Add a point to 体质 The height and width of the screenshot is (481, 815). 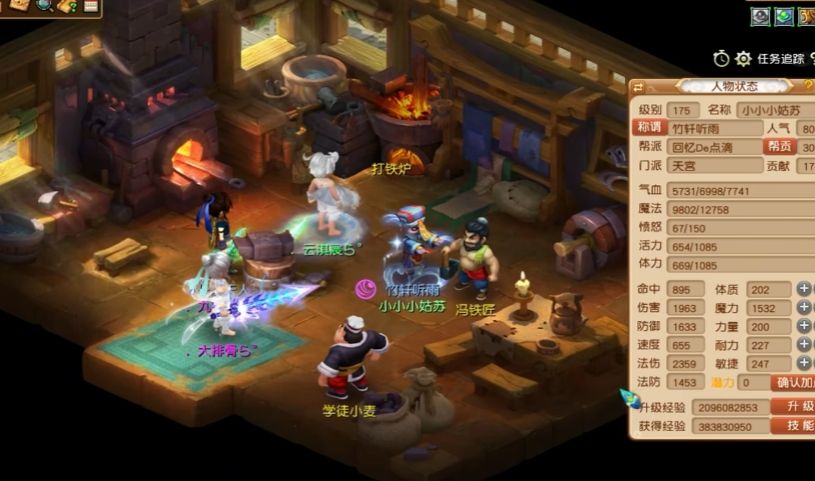804,289
